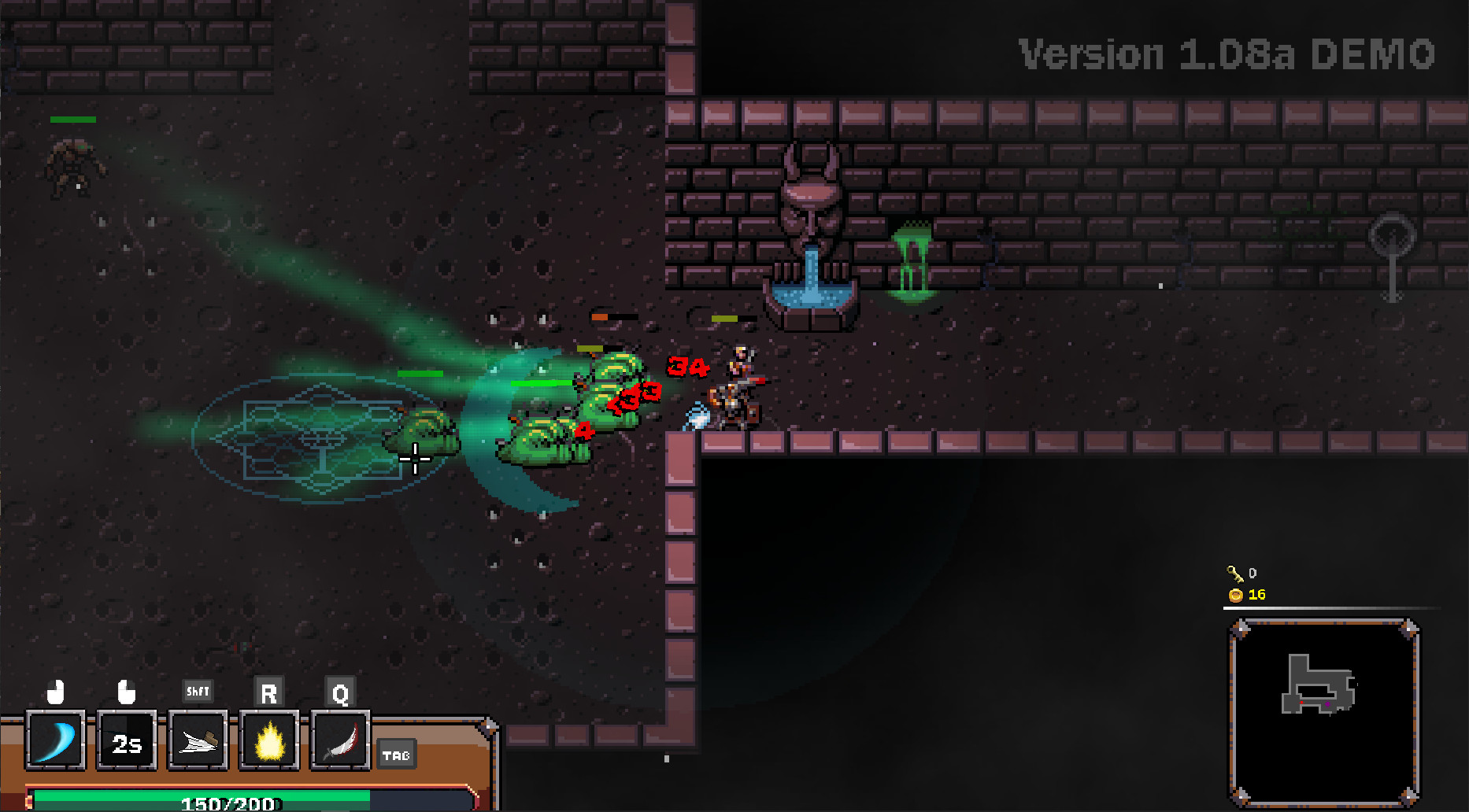Click the targeting crosshair over the magic circle
This screenshot has height=812, width=1469.
(415, 458)
